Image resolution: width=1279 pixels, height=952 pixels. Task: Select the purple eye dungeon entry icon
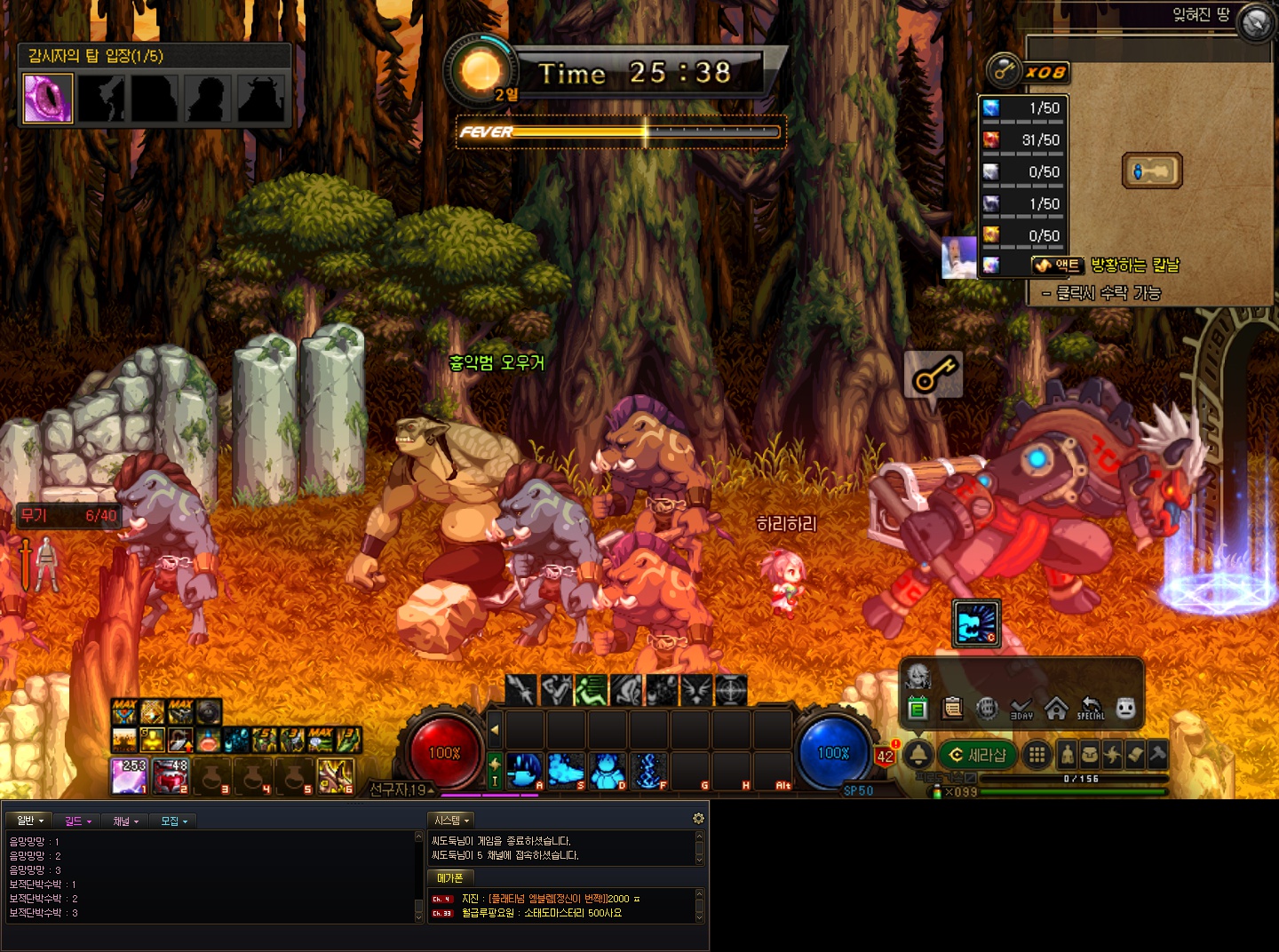47,99
